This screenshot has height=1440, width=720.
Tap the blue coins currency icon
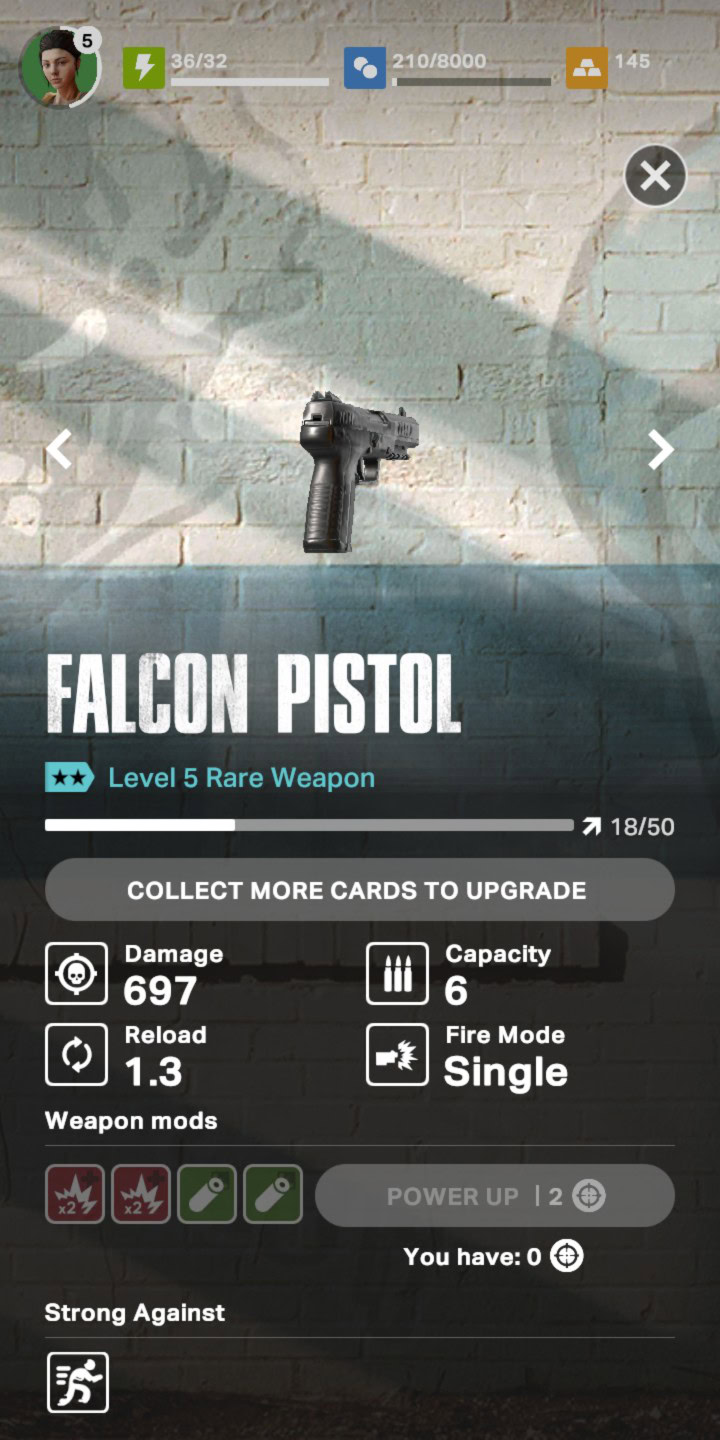(x=365, y=68)
